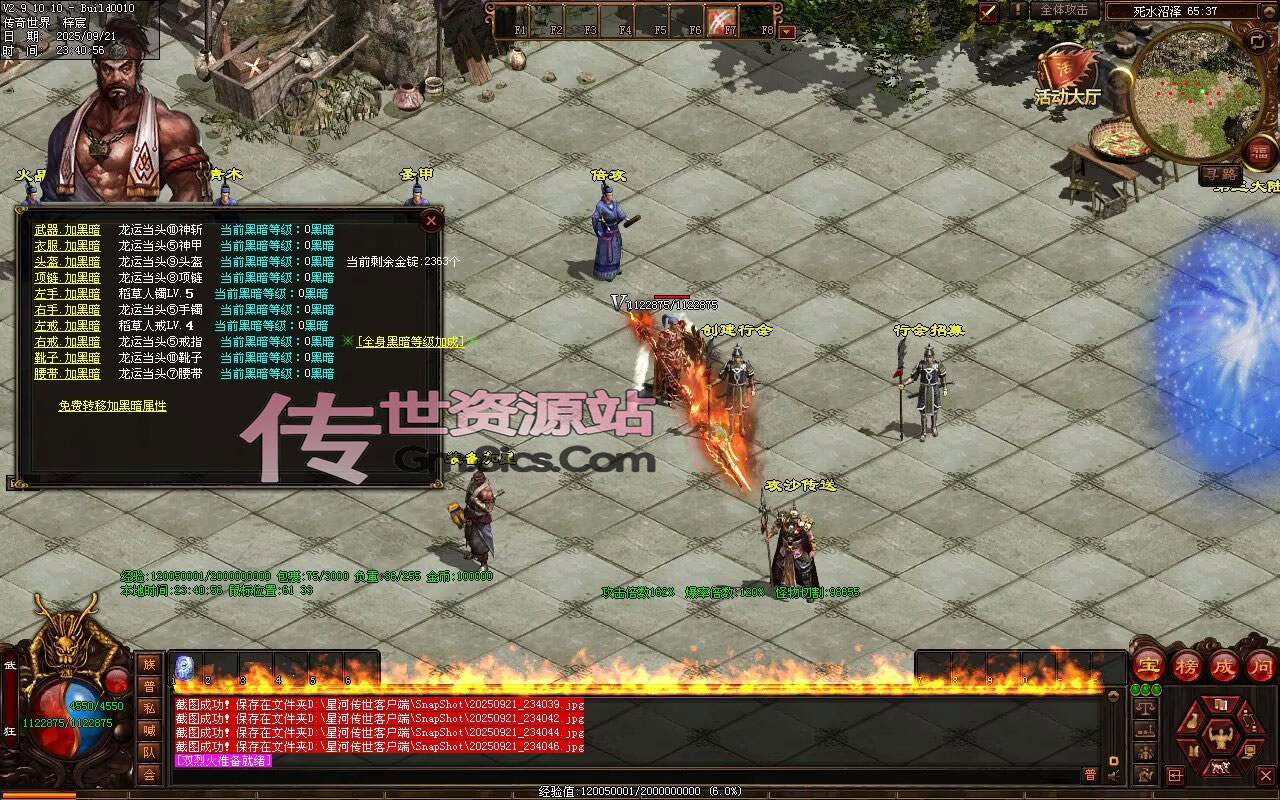Switch chat to the 私 private channel
The image size is (1280, 800).
[x=149, y=708]
